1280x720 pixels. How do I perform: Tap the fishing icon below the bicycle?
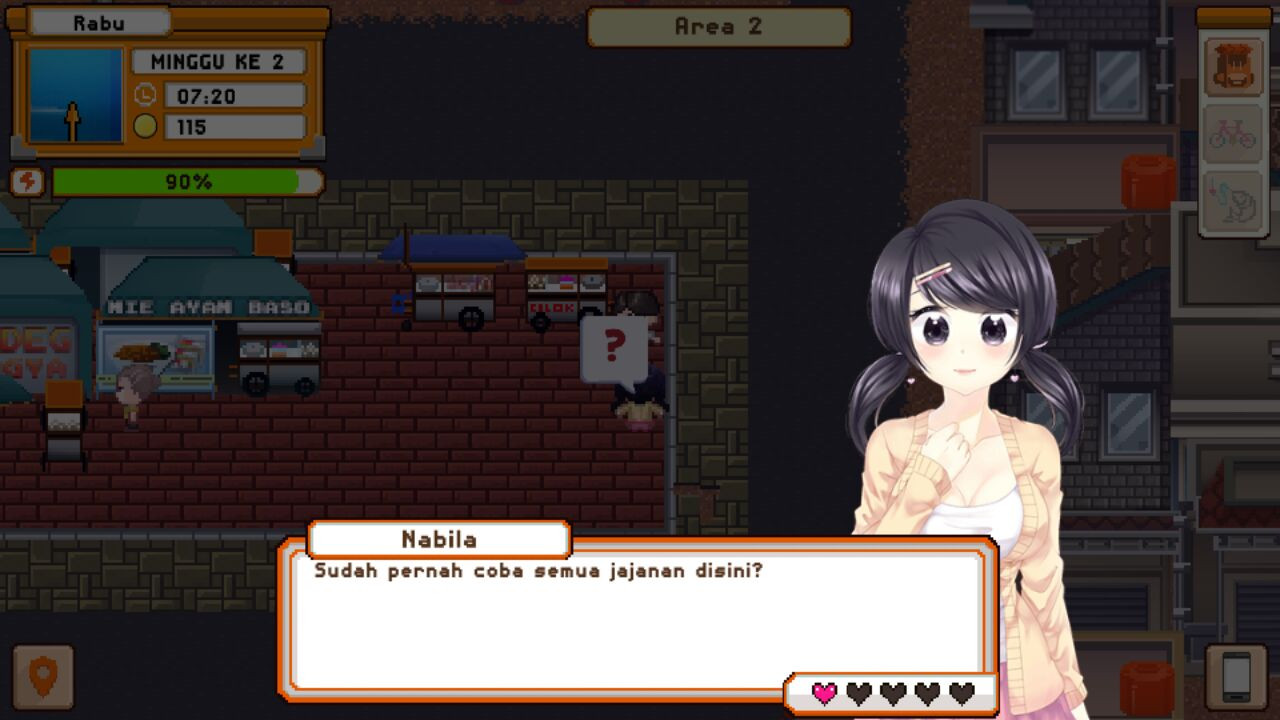pos(1232,199)
